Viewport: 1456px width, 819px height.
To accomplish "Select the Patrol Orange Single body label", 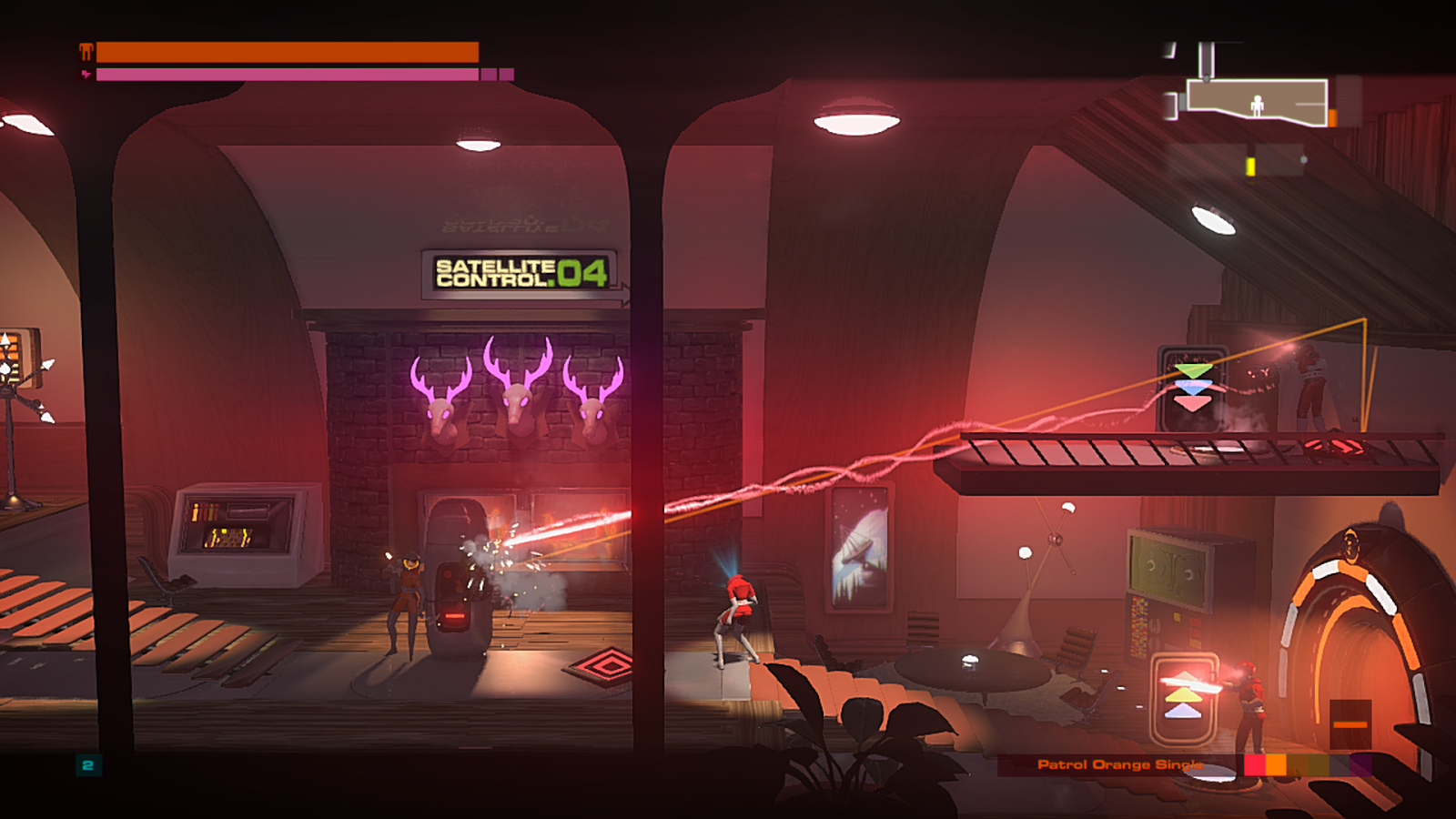I will (x=1119, y=764).
